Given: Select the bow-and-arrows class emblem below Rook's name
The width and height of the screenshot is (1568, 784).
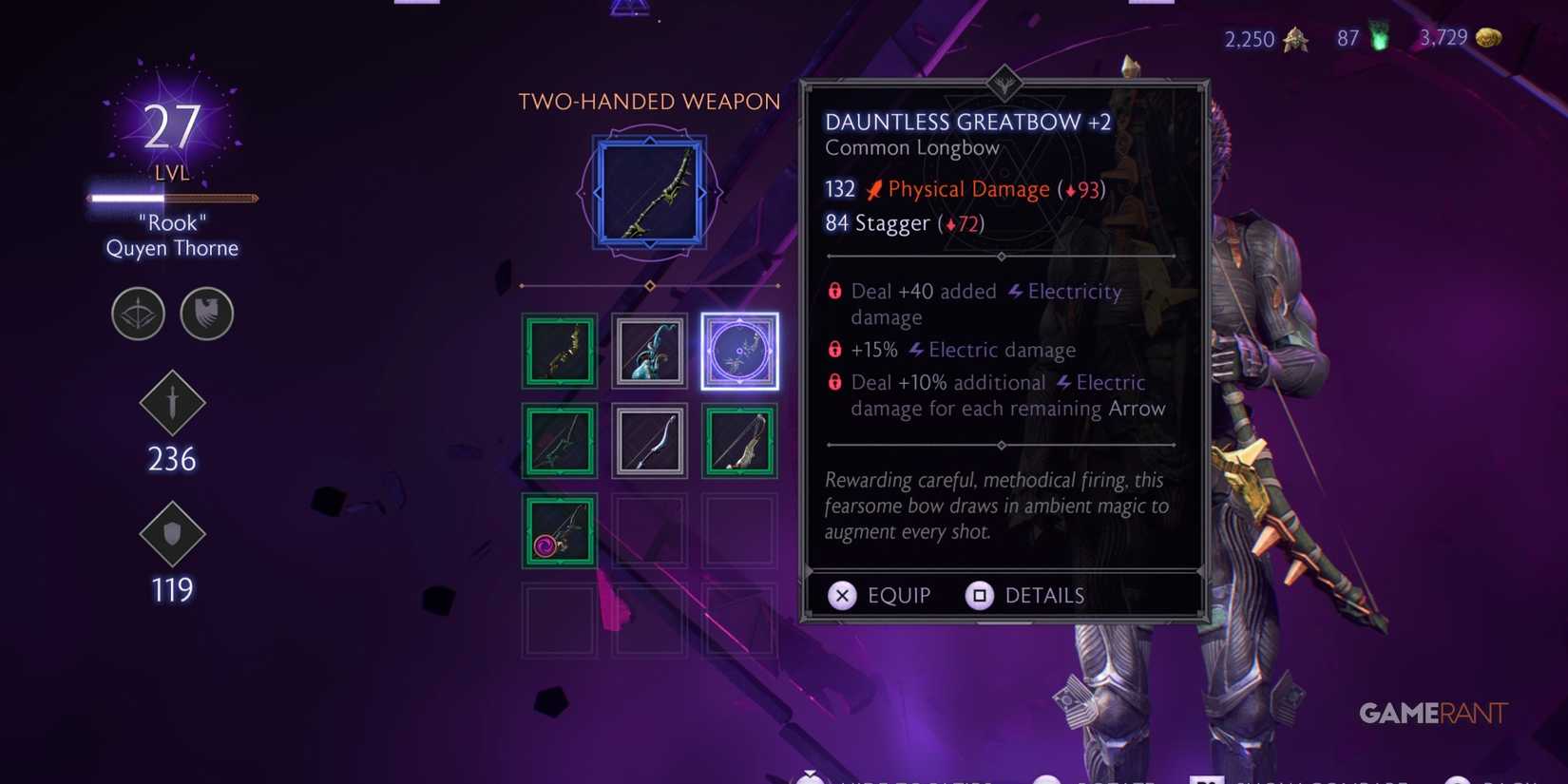Looking at the screenshot, I should click(x=138, y=314).
